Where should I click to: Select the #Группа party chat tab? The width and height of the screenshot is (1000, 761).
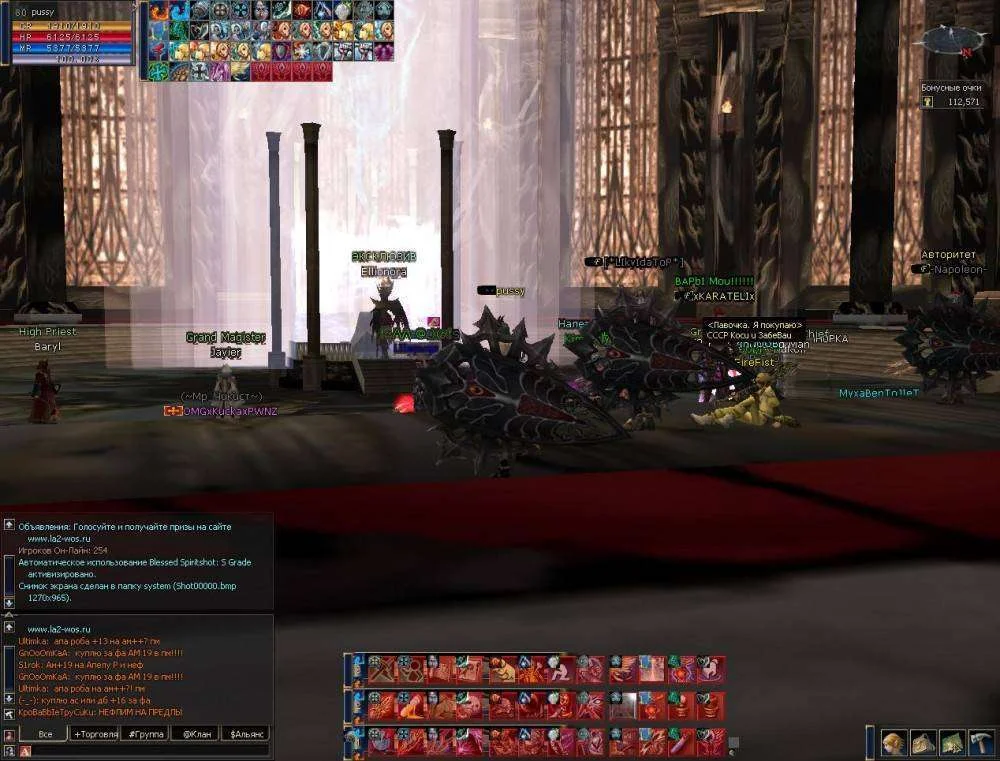[x=146, y=734]
